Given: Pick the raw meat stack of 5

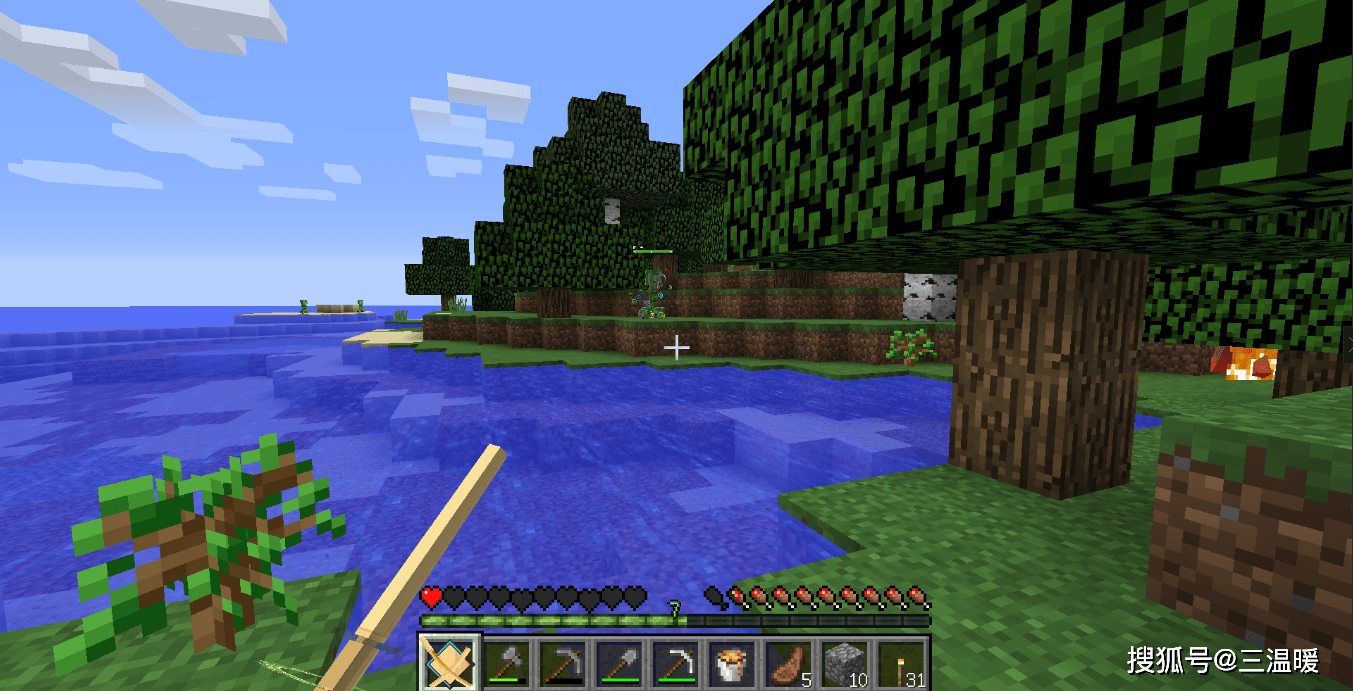Looking at the screenshot, I should pyautogui.click(x=787, y=662).
